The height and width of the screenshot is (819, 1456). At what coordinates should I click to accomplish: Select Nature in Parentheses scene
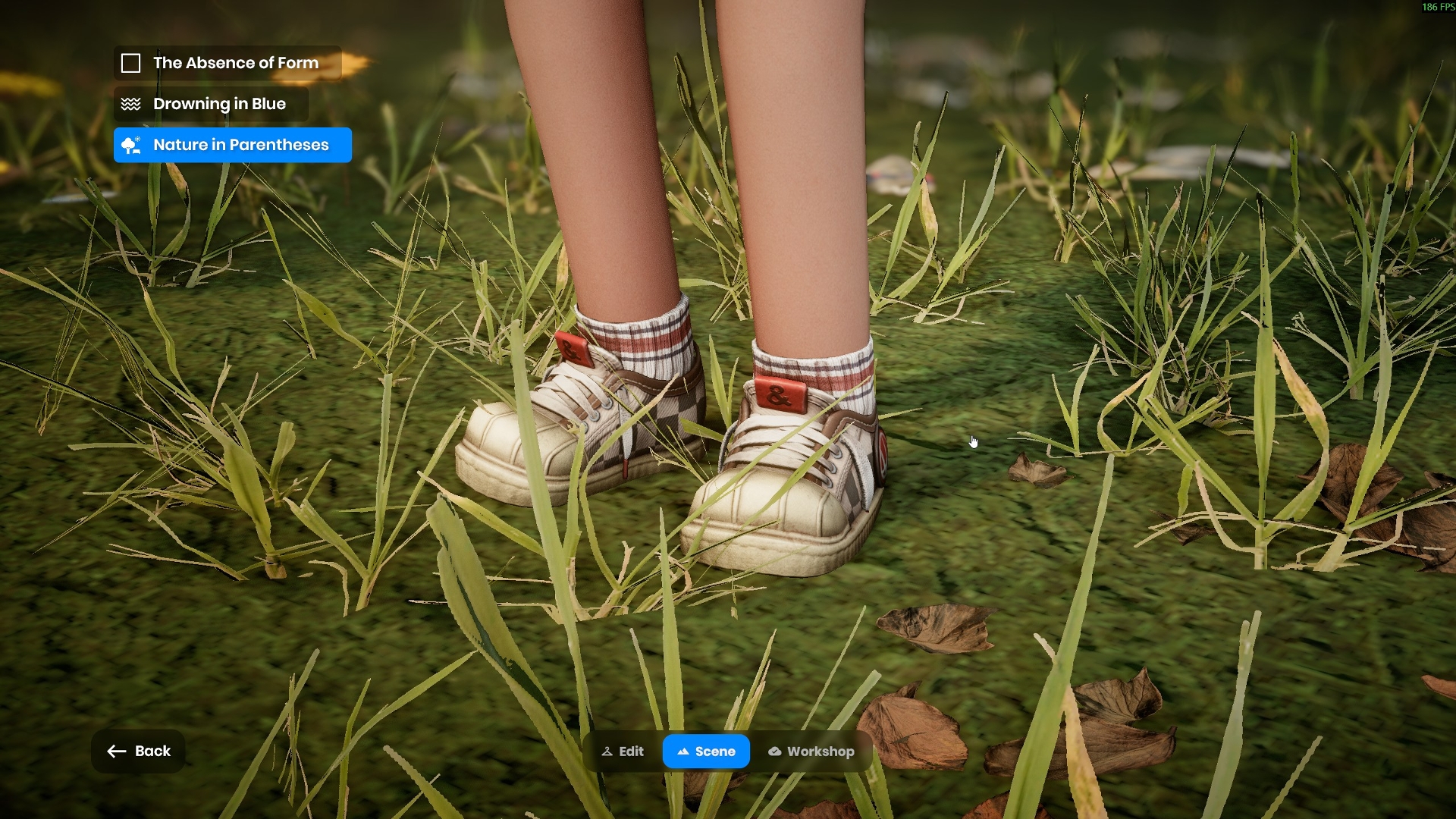point(232,145)
